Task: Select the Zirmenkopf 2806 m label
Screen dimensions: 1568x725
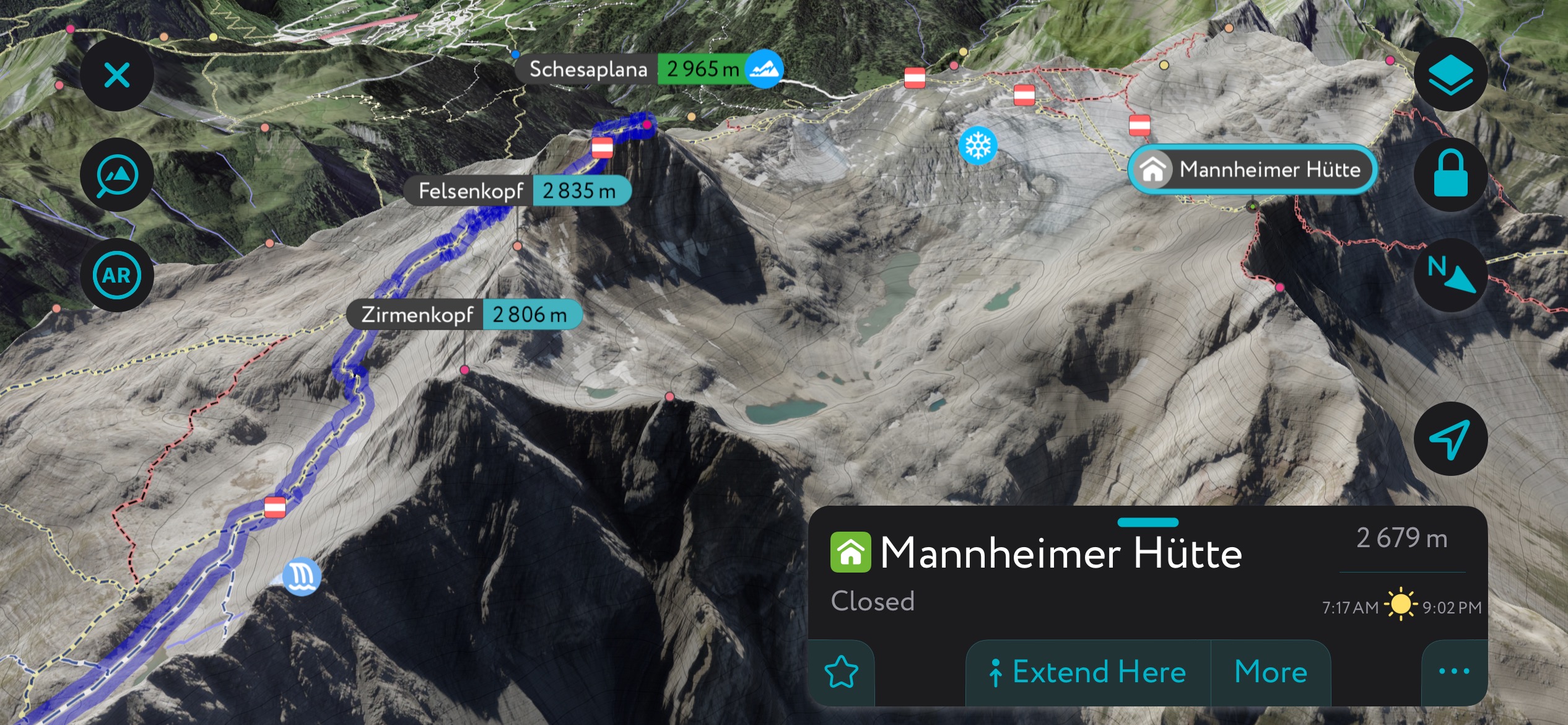Action: click(464, 315)
